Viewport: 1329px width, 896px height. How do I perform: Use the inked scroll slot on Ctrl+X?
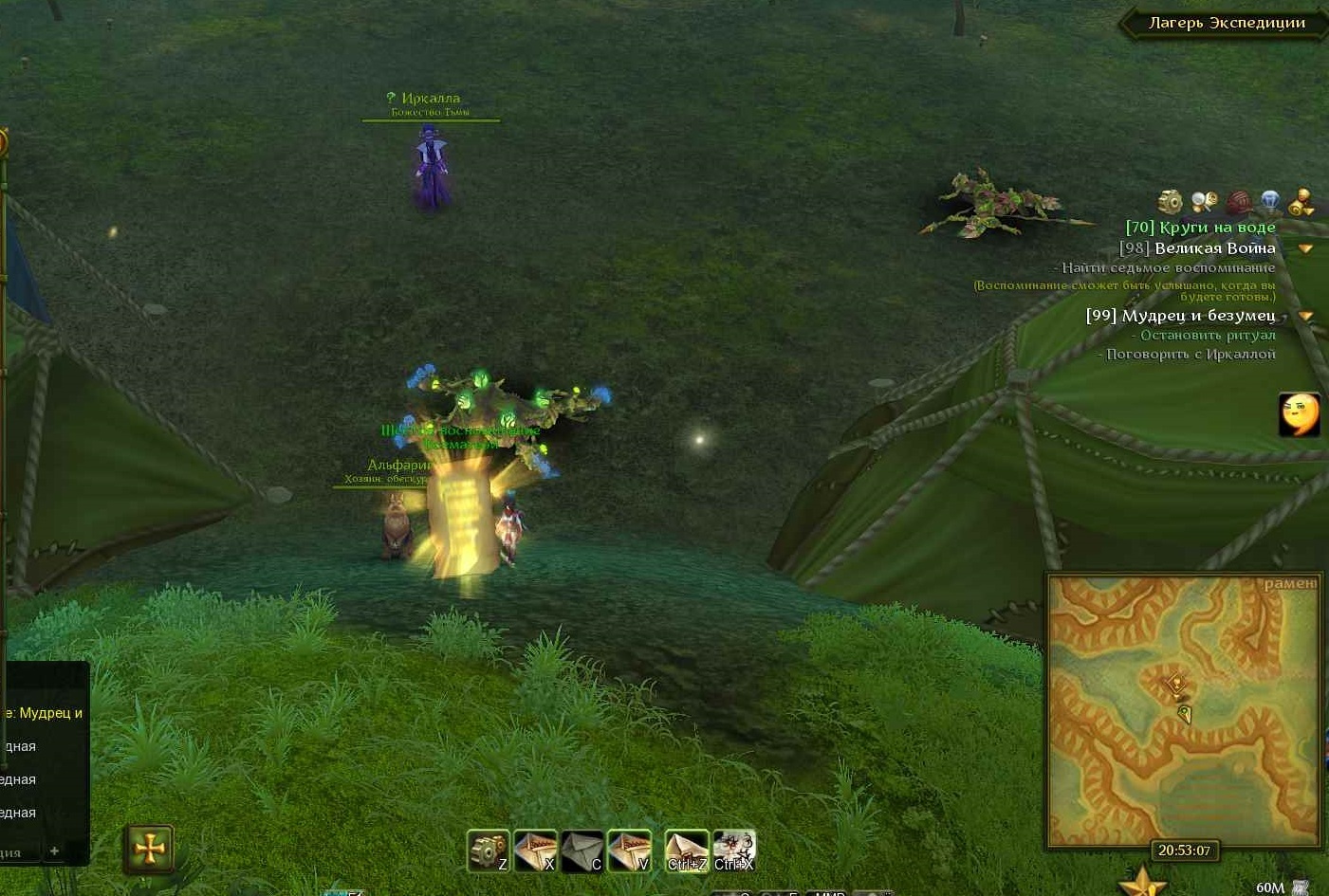pos(734,850)
